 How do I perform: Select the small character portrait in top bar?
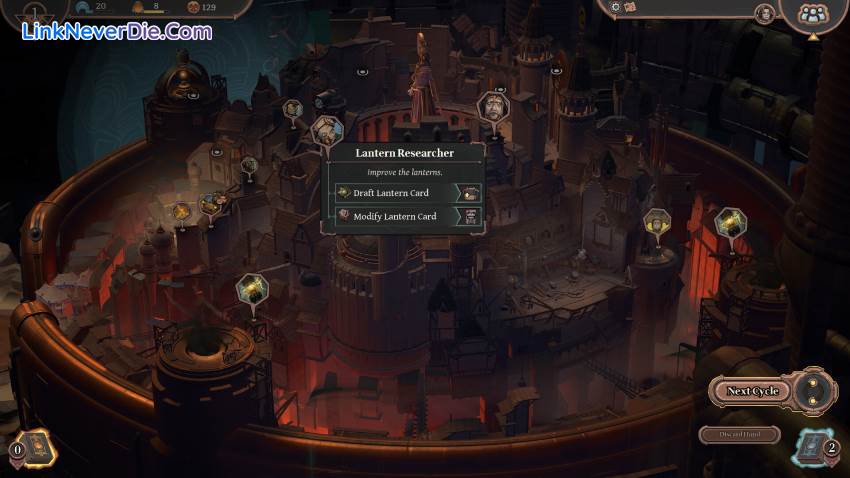click(764, 13)
